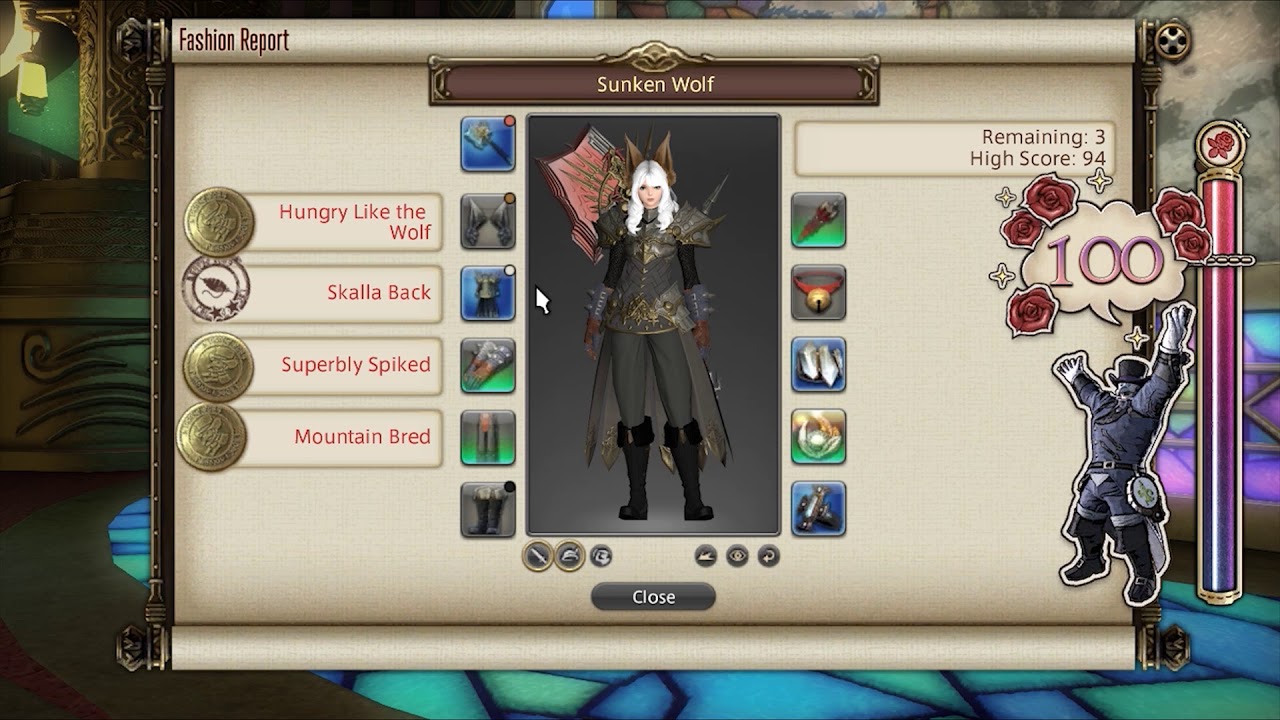Select the bottom ring slot on right
1280x720 pixels.
point(818,509)
